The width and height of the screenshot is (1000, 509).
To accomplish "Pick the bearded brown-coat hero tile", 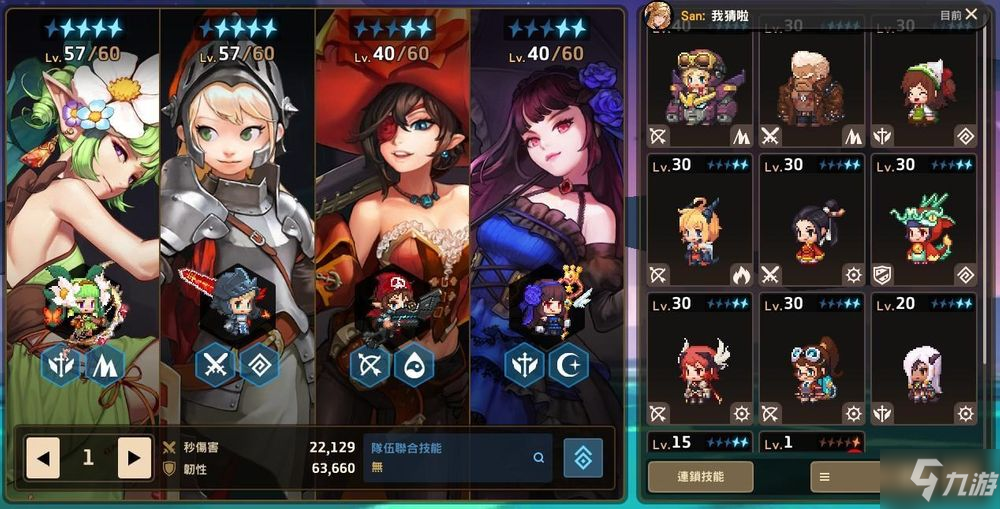I will click(x=811, y=90).
